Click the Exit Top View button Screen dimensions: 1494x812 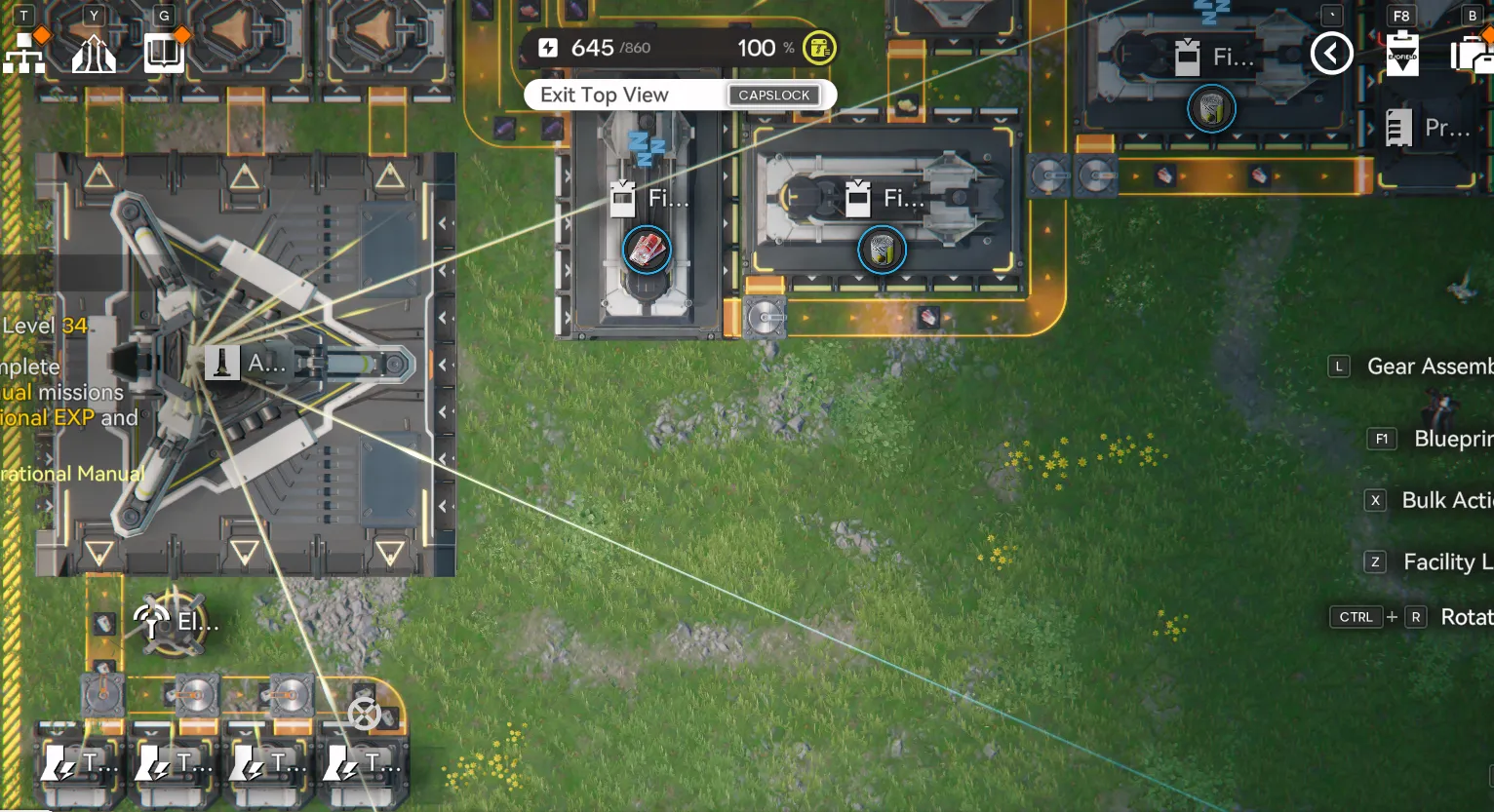(x=680, y=95)
